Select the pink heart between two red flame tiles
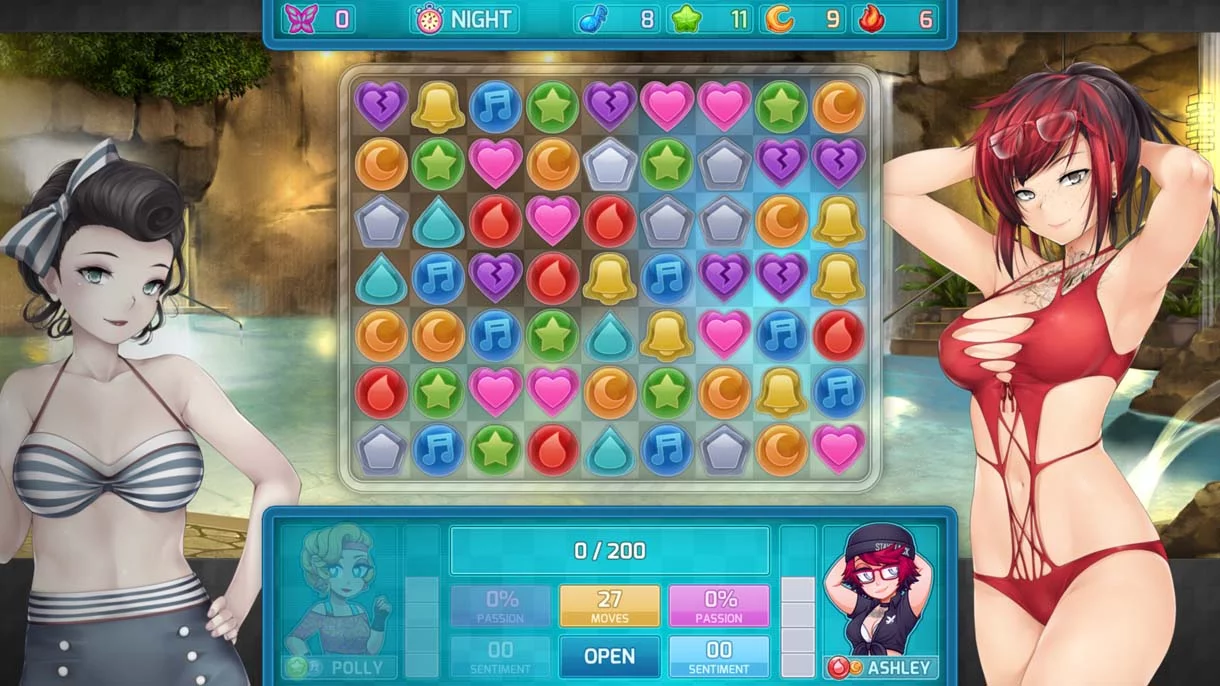This screenshot has width=1220, height=686. [553, 221]
